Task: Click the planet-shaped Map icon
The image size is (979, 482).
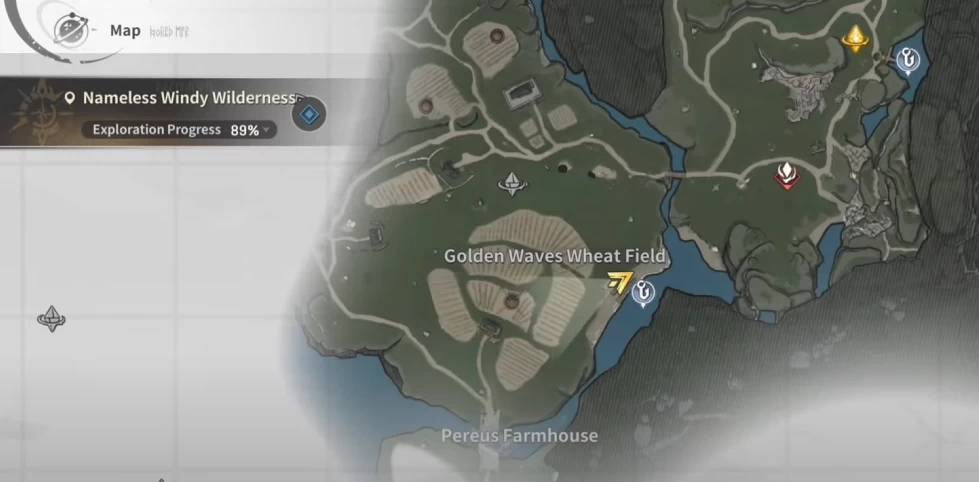Action: click(71, 29)
